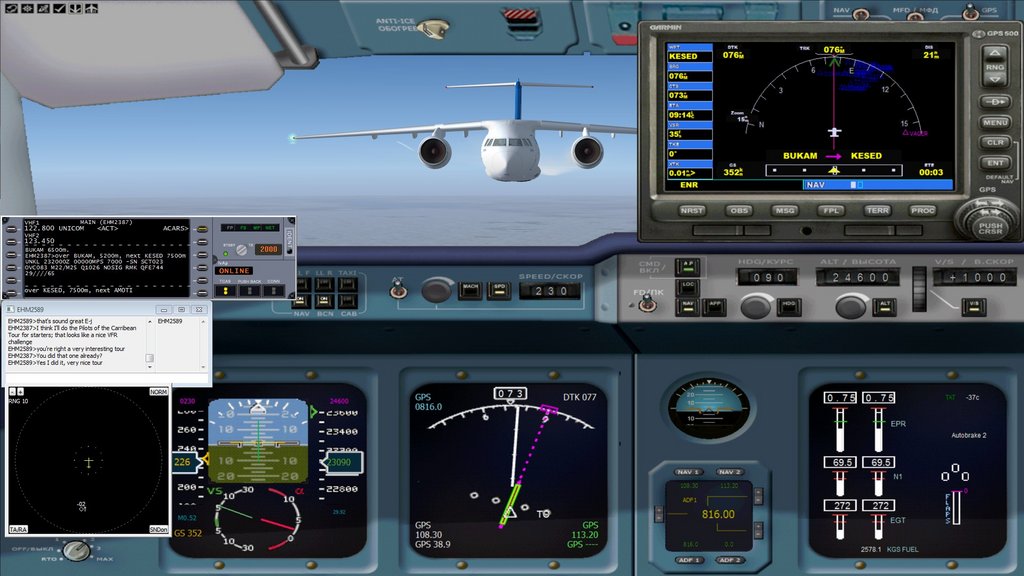The image size is (1024, 576).
Task: Open the PROC procedures button on GPS
Action: (x=923, y=211)
